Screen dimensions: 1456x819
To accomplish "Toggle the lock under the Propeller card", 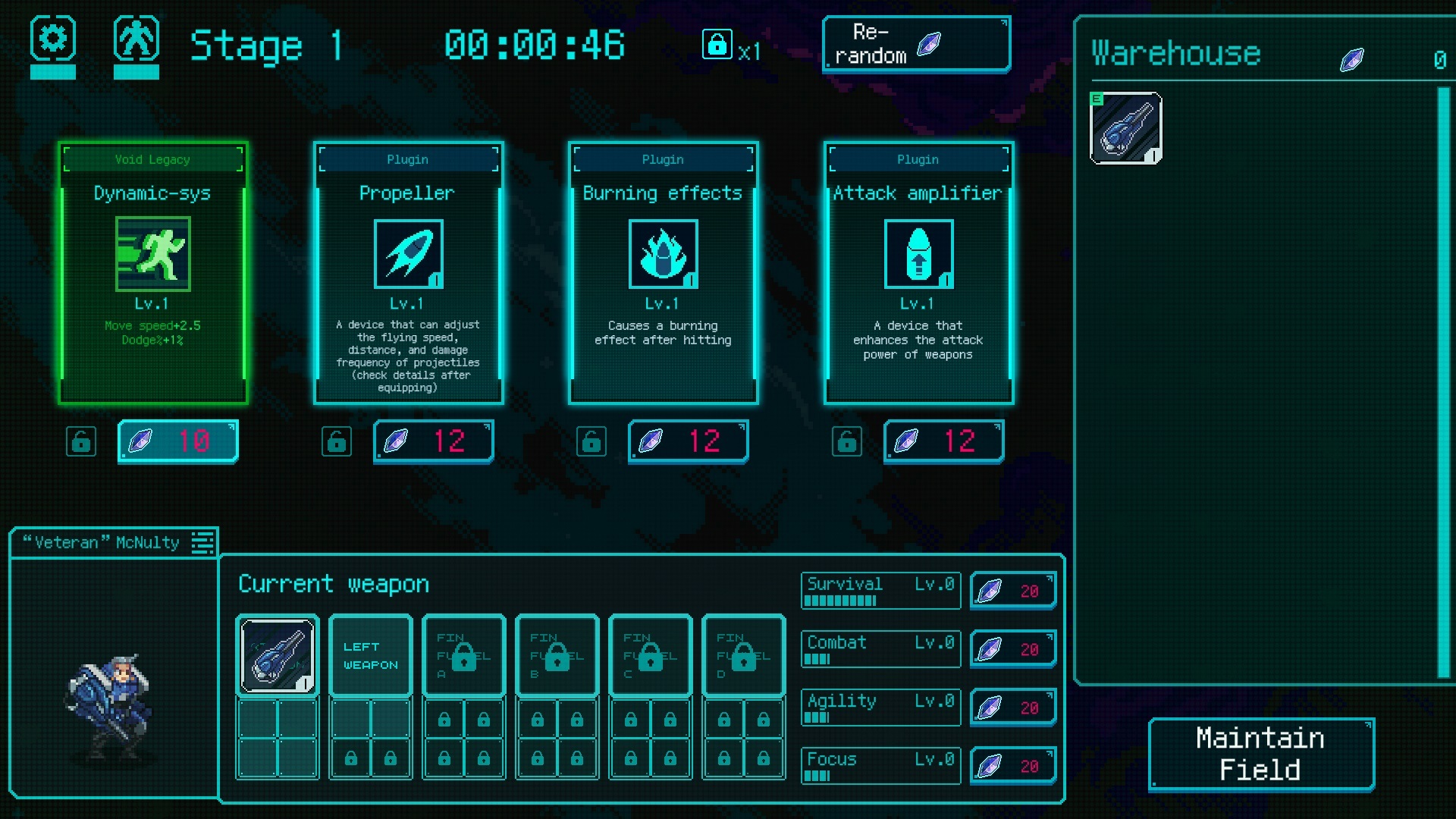I will 337,441.
